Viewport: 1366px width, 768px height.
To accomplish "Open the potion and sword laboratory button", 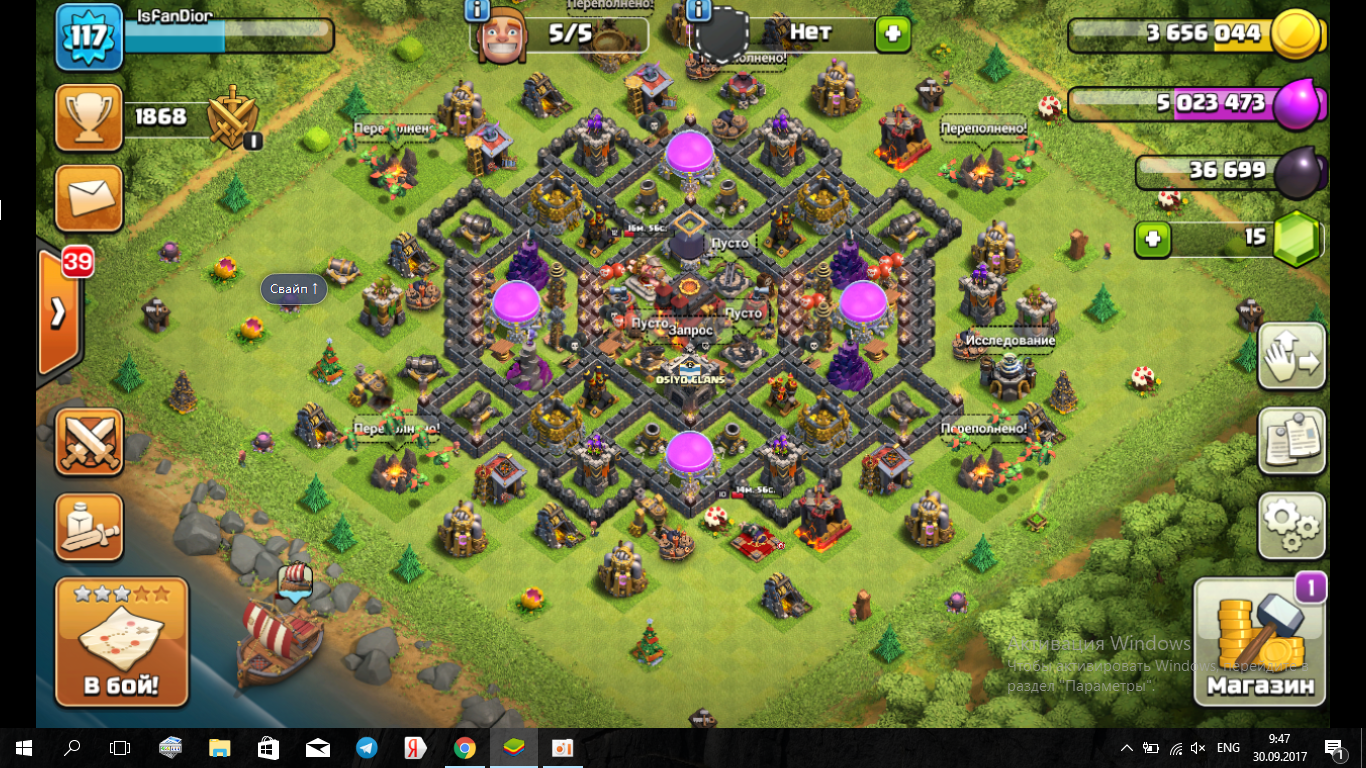I will tap(90, 526).
